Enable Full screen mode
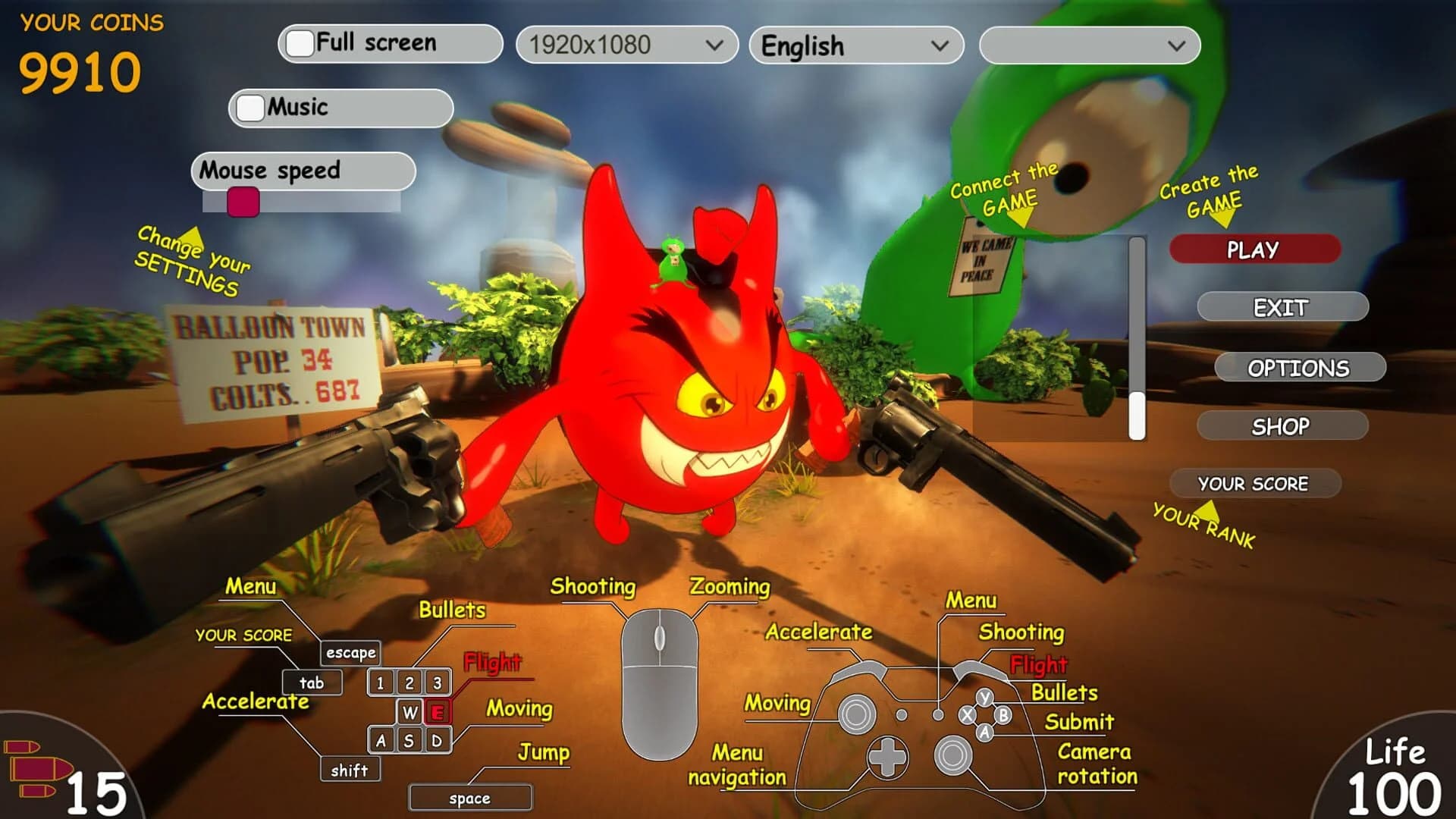The image size is (1456, 819). pos(300,42)
